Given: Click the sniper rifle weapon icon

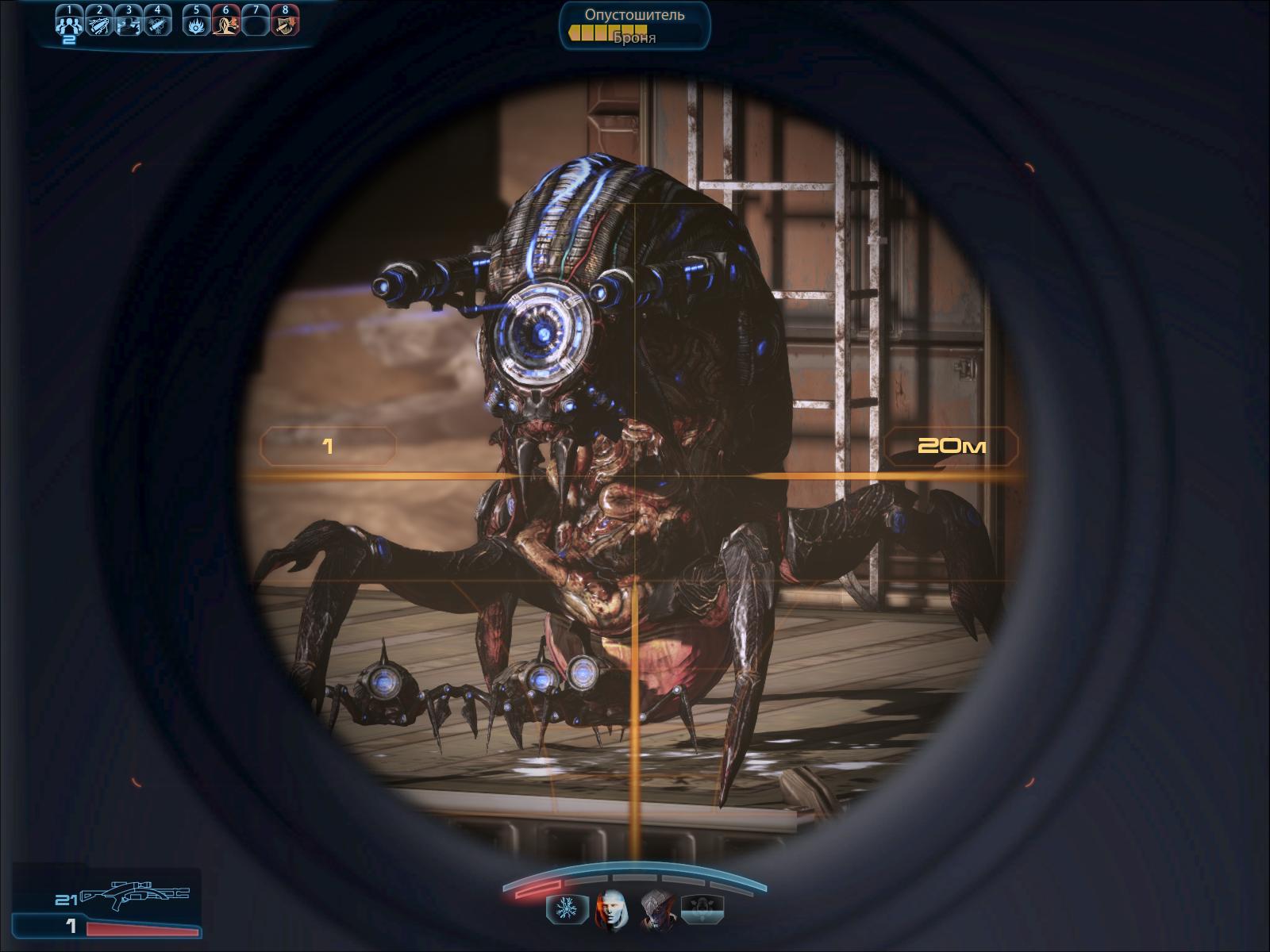Looking at the screenshot, I should pos(135,895).
